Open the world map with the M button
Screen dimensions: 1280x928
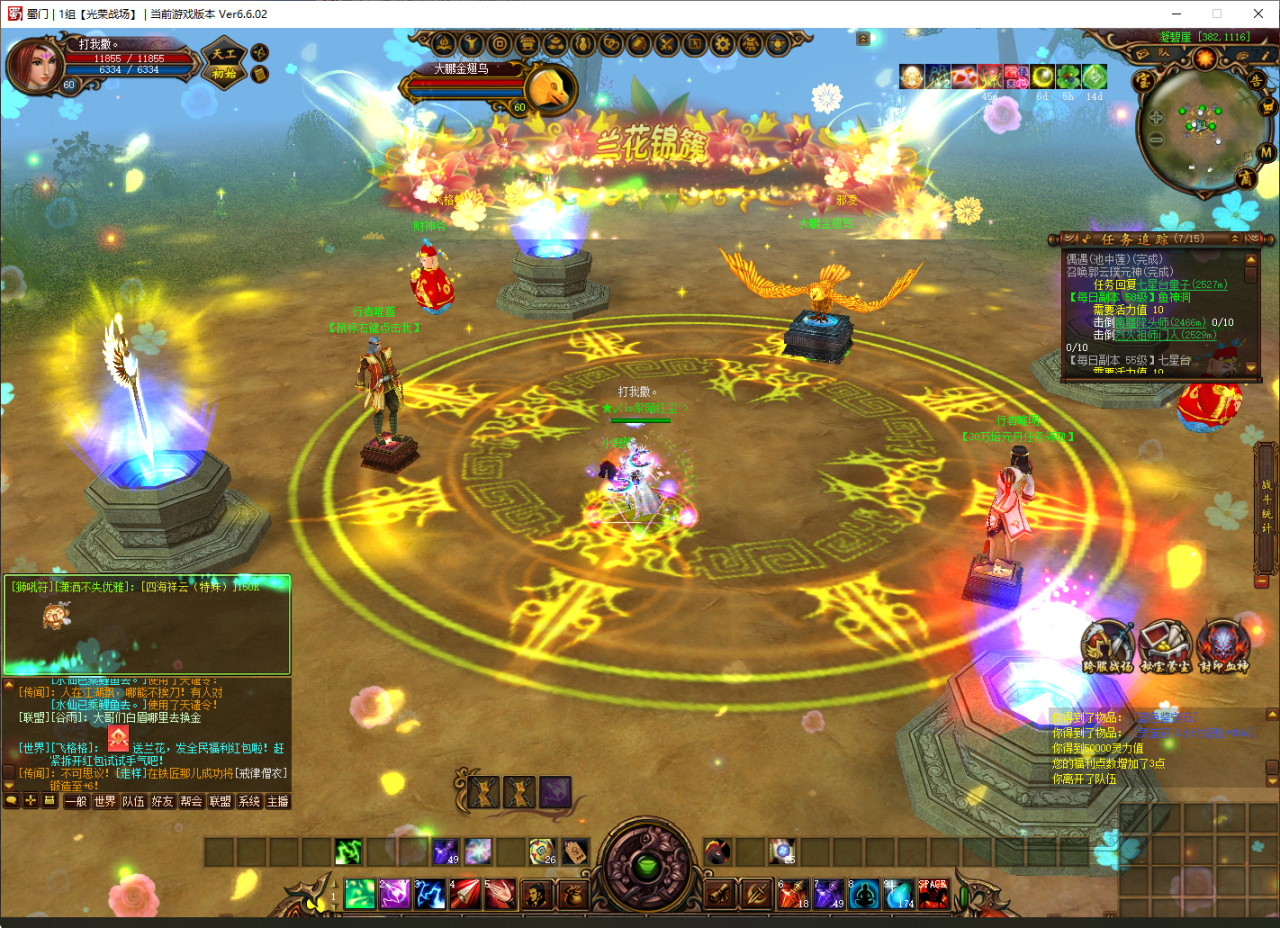[x=1266, y=152]
